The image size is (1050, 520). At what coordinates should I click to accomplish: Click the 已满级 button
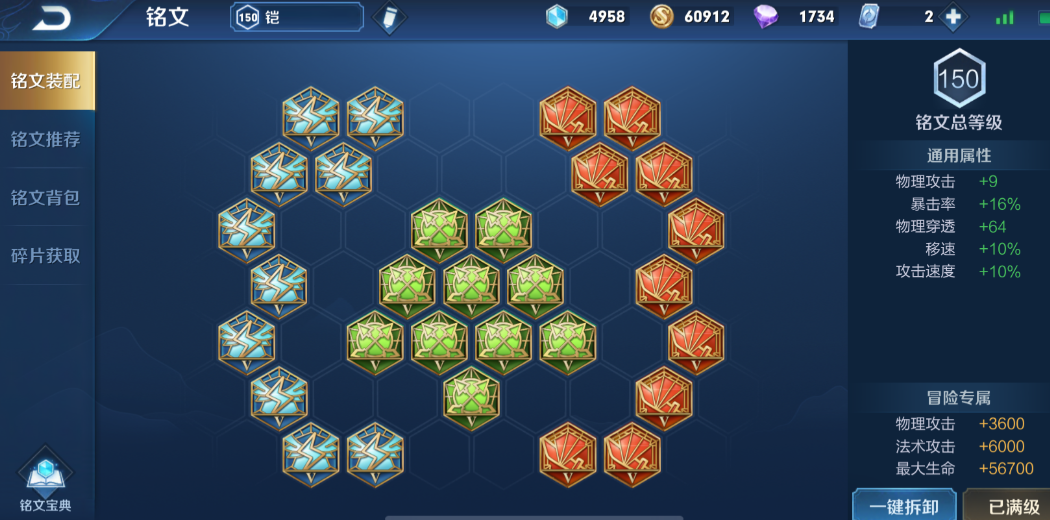[x=1012, y=506]
